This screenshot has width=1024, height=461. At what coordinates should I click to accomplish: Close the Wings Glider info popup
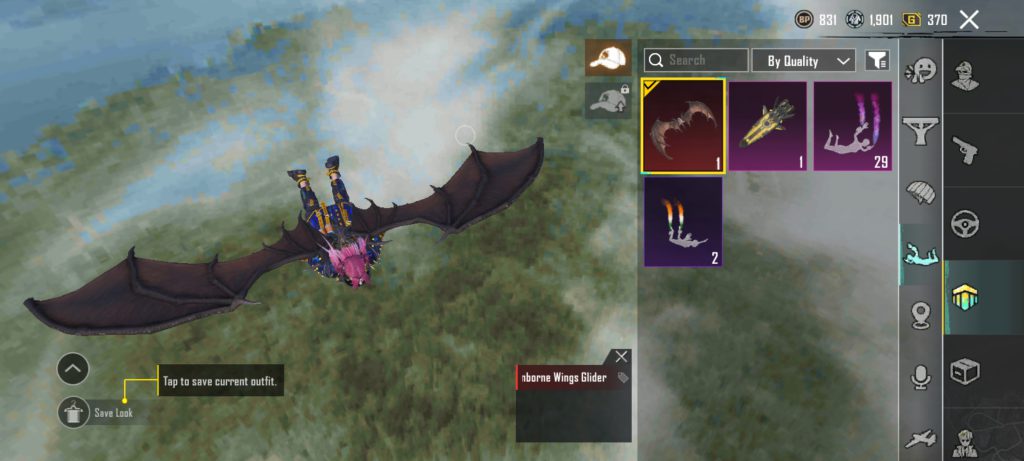(x=622, y=357)
